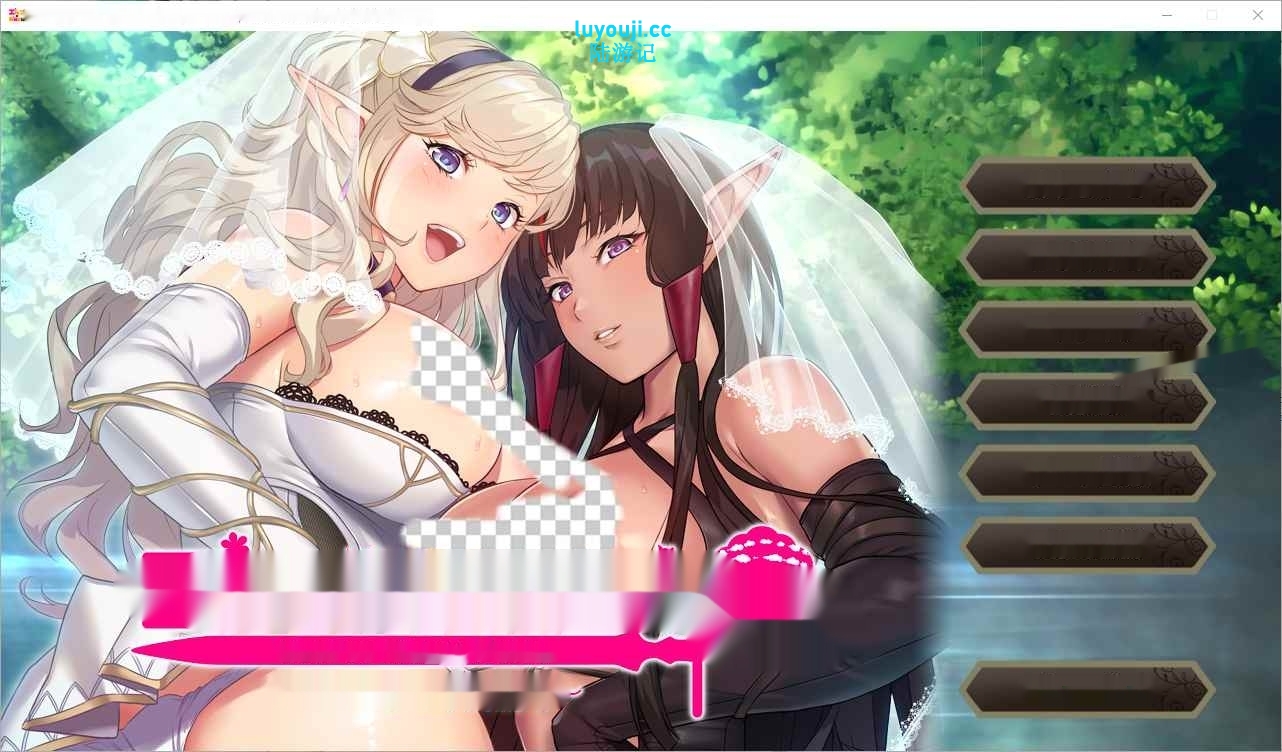The width and height of the screenshot is (1282, 752).
Task: Click the window title bar text
Action: tap(330, 15)
